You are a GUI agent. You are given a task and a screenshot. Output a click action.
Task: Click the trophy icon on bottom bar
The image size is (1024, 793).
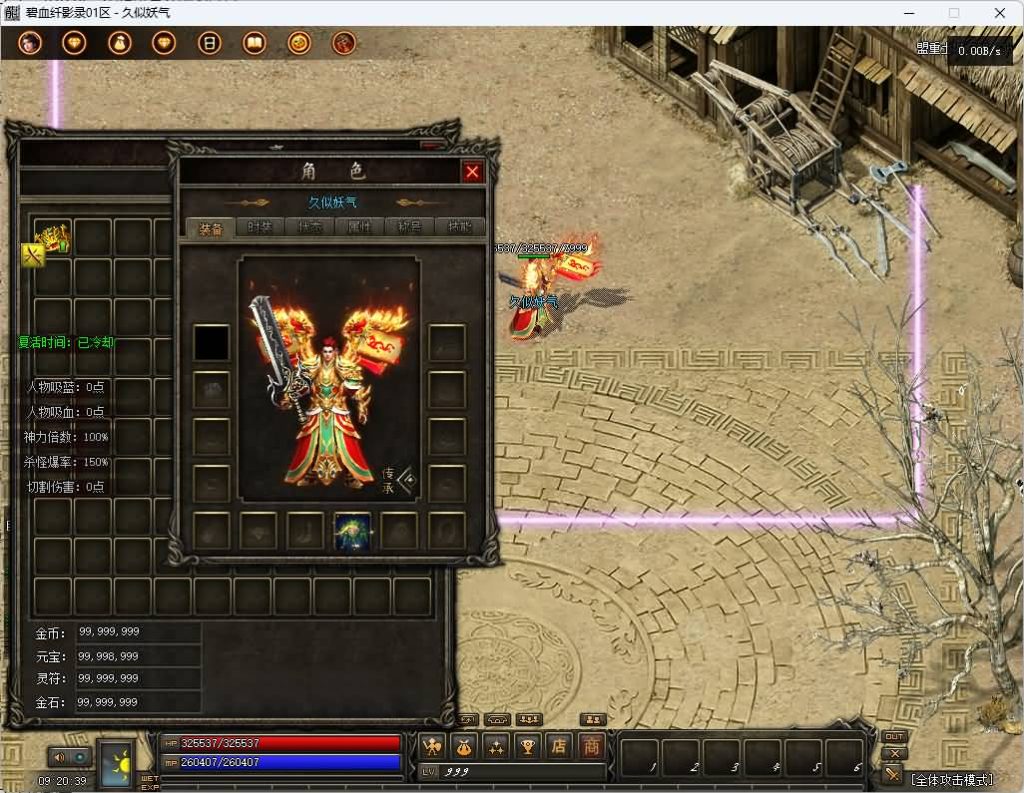(x=527, y=745)
